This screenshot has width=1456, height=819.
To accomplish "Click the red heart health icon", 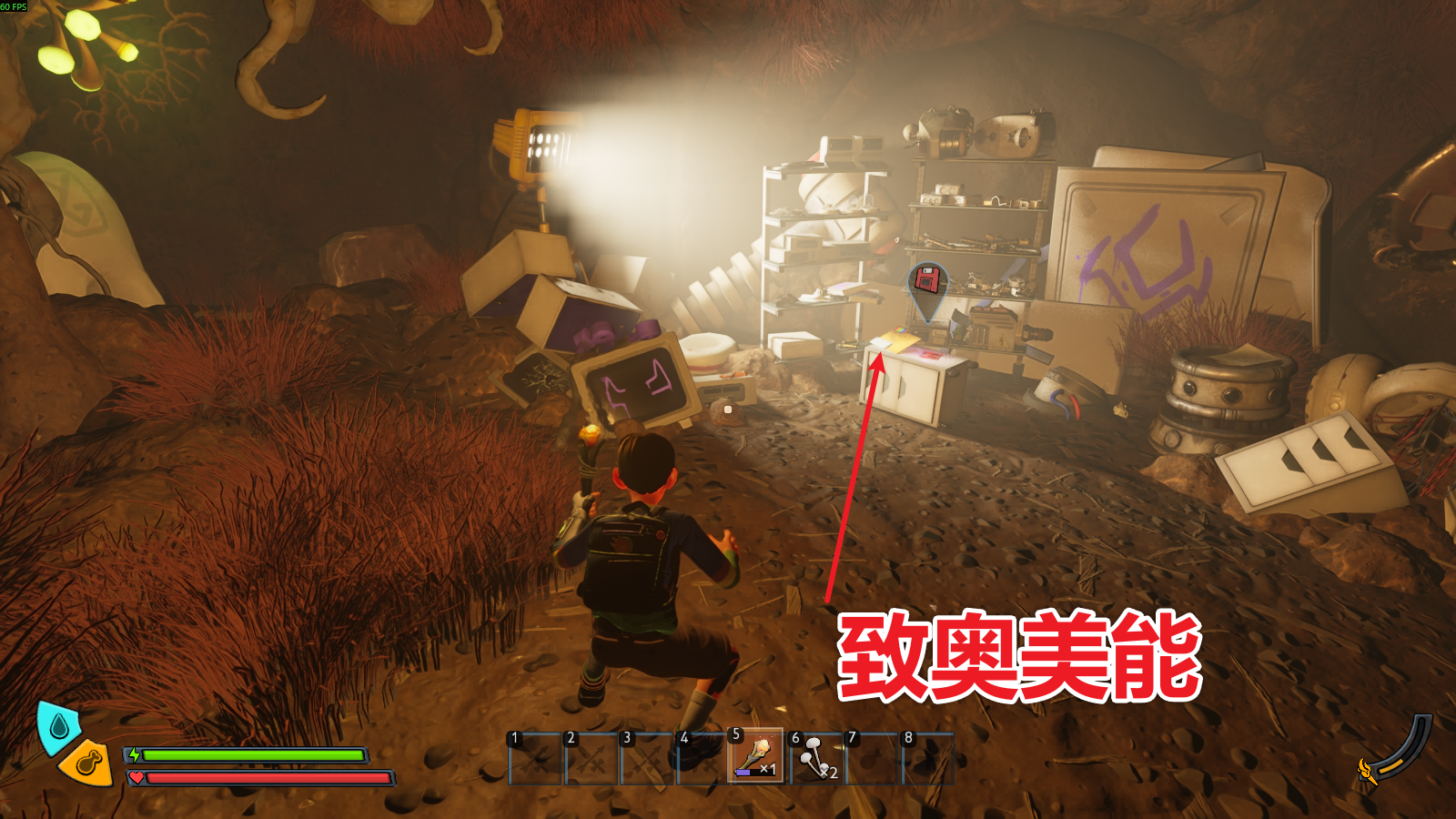I will 136,778.
